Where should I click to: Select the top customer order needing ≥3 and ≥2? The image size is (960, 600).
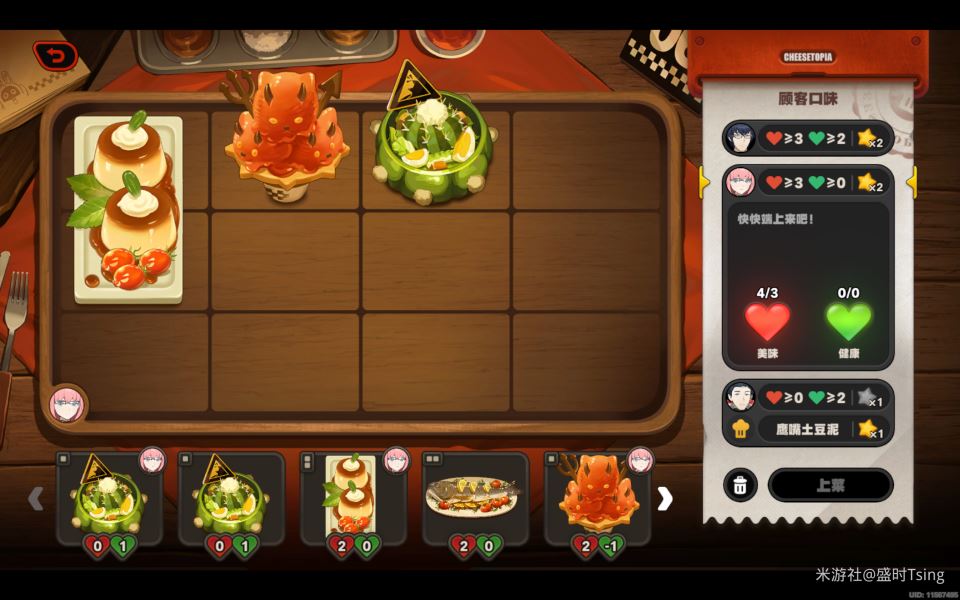click(x=808, y=138)
